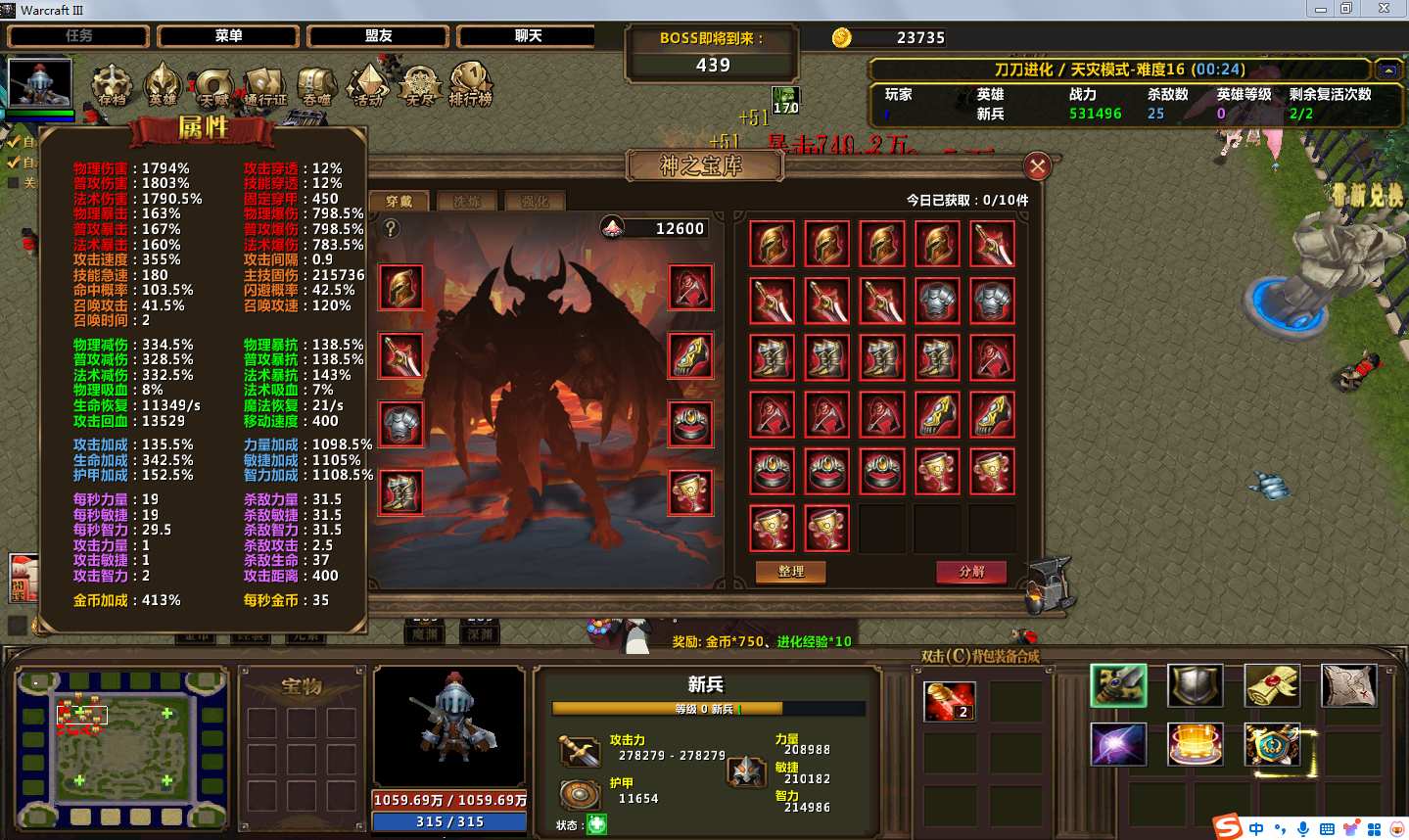
Task: Activate the shield command icon
Action: [1195, 685]
